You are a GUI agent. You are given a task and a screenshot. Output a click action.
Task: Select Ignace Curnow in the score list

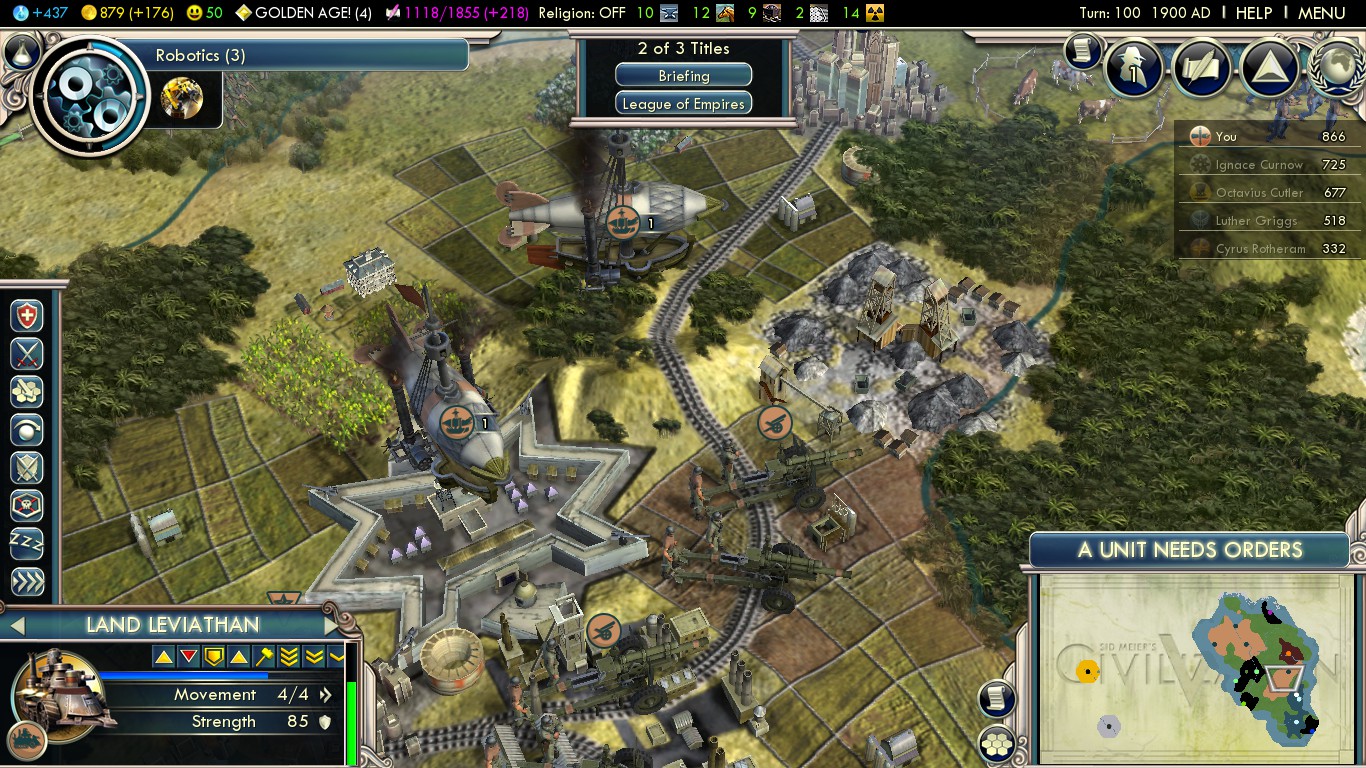click(x=1259, y=165)
